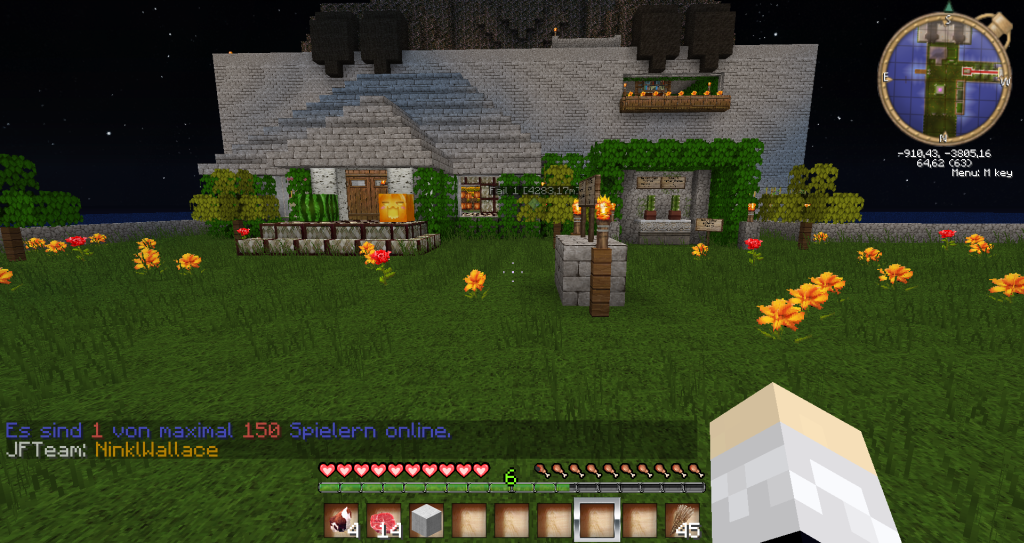Viewport: 1024px width, 543px height.
Task: Select the raw chicken hotbar slot
Action: point(343,520)
